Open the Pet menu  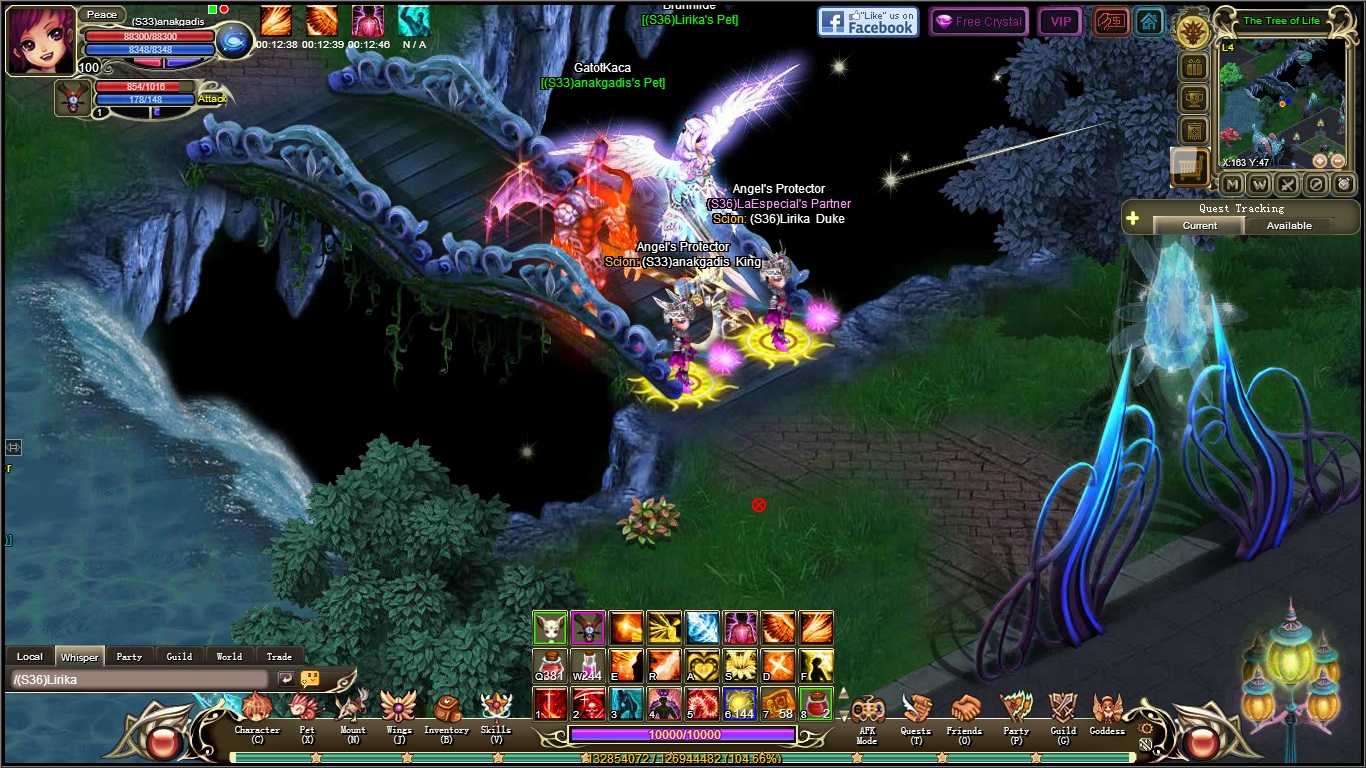point(306,712)
